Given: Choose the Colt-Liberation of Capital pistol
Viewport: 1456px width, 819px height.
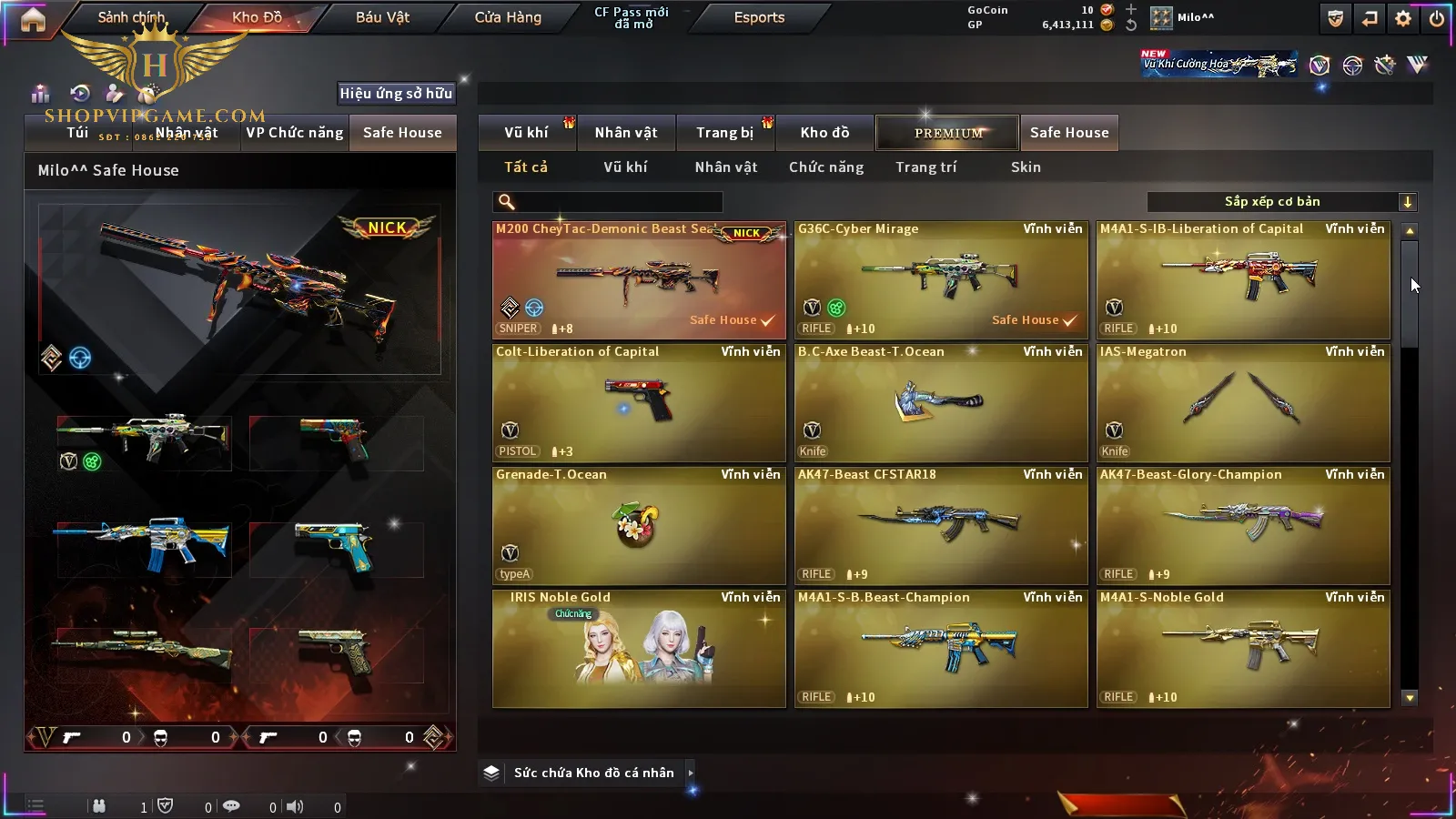Looking at the screenshot, I should pyautogui.click(x=639, y=403).
